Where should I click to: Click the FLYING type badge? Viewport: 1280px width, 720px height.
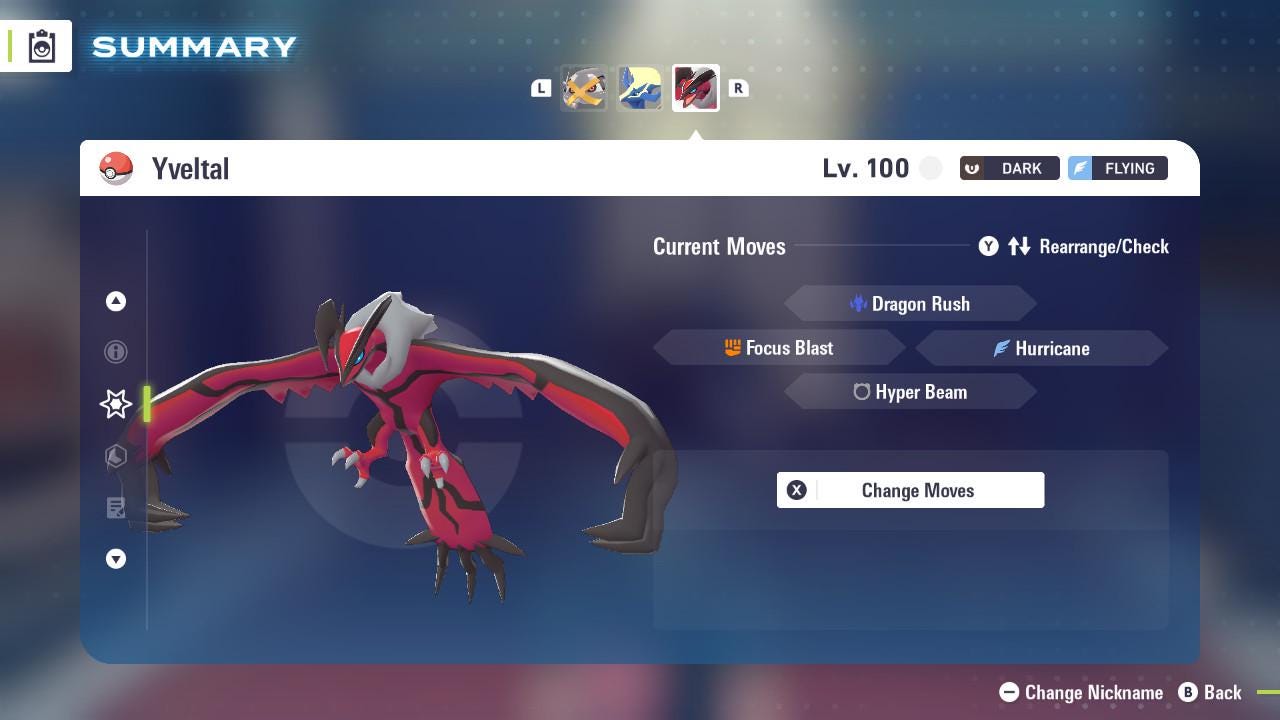pos(1117,168)
